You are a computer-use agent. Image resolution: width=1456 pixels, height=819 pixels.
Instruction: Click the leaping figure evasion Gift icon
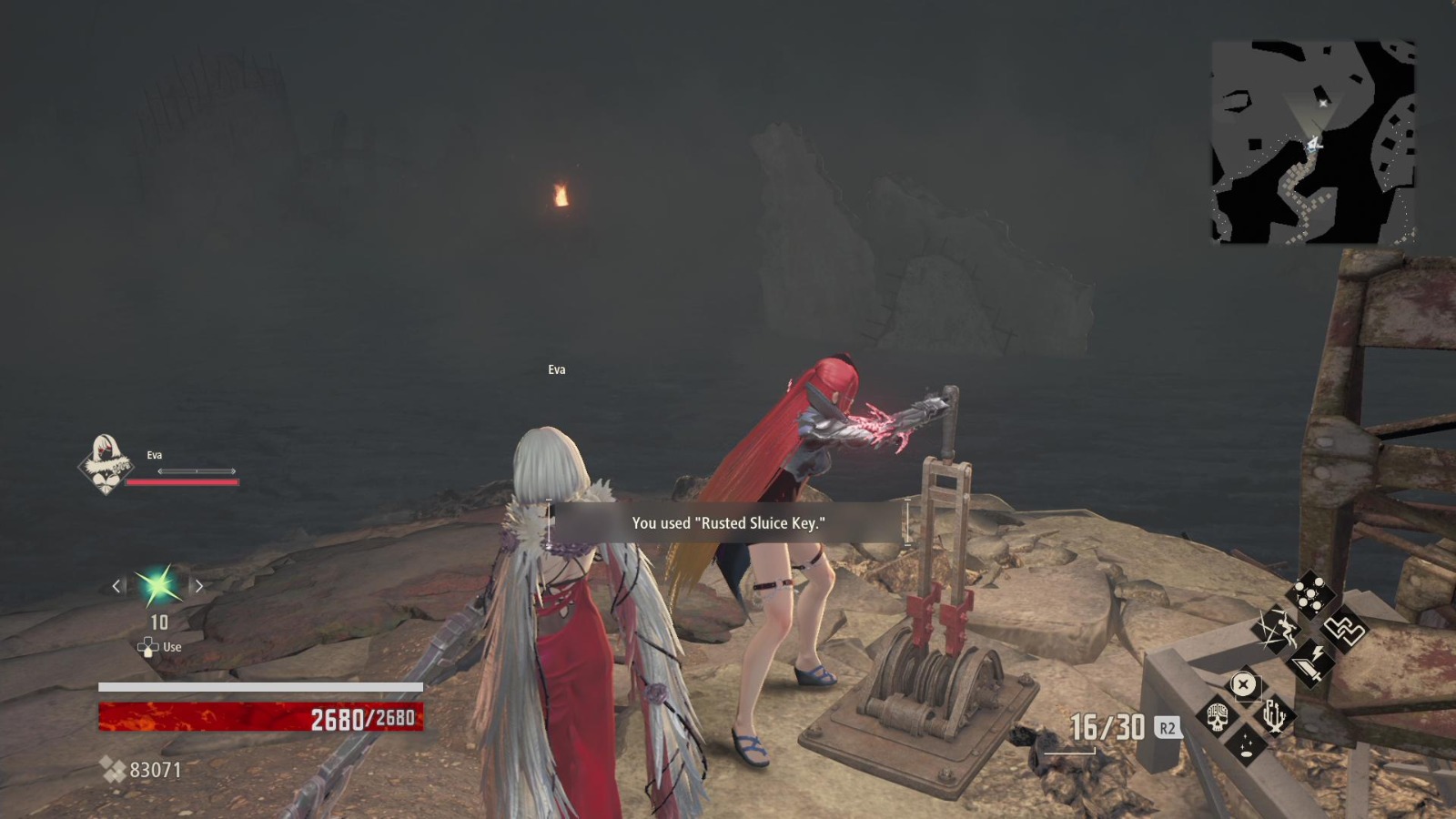coord(1278,629)
